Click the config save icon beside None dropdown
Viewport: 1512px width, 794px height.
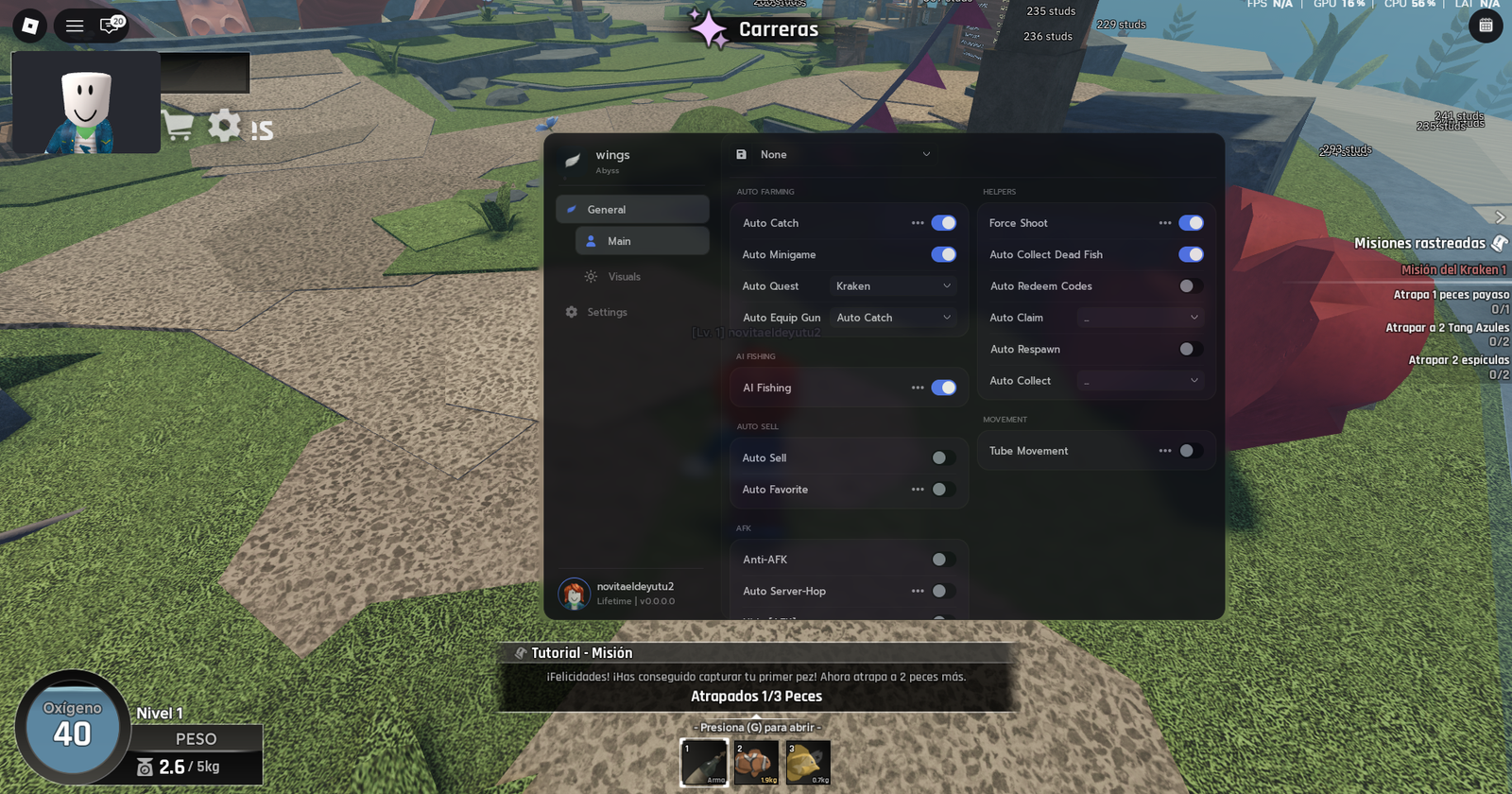click(740, 153)
